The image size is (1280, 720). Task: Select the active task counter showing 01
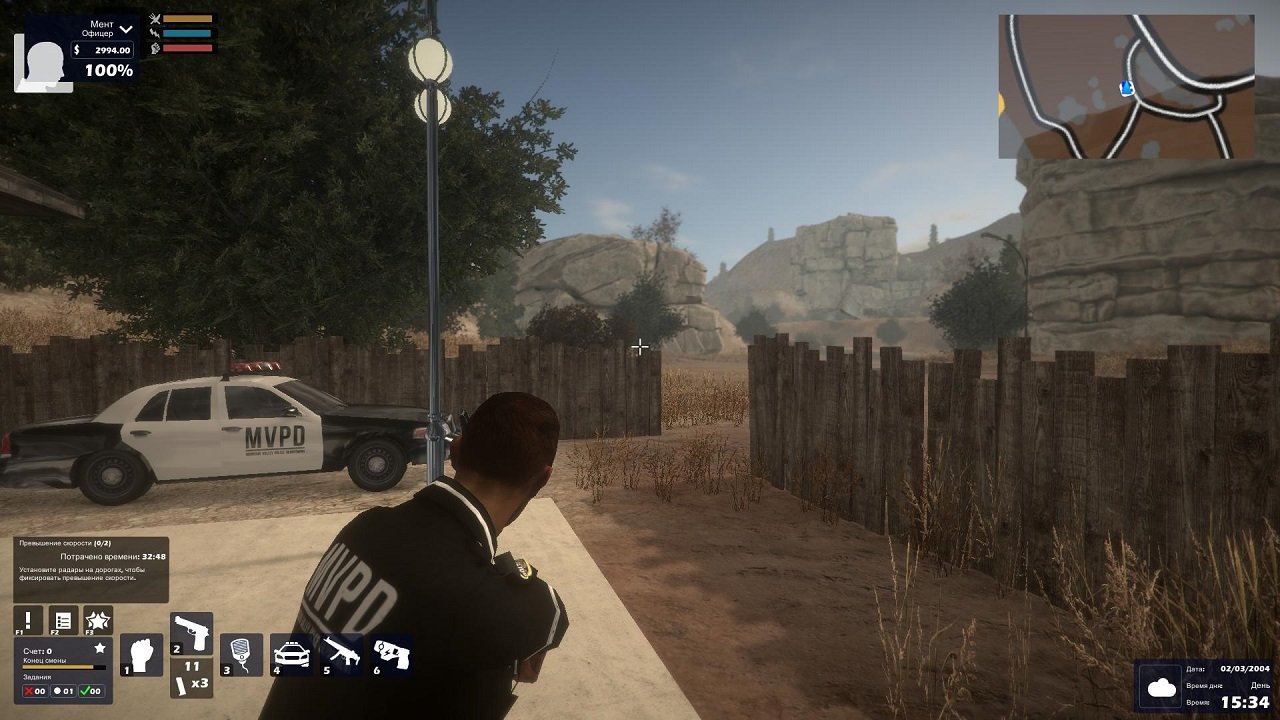(63, 692)
